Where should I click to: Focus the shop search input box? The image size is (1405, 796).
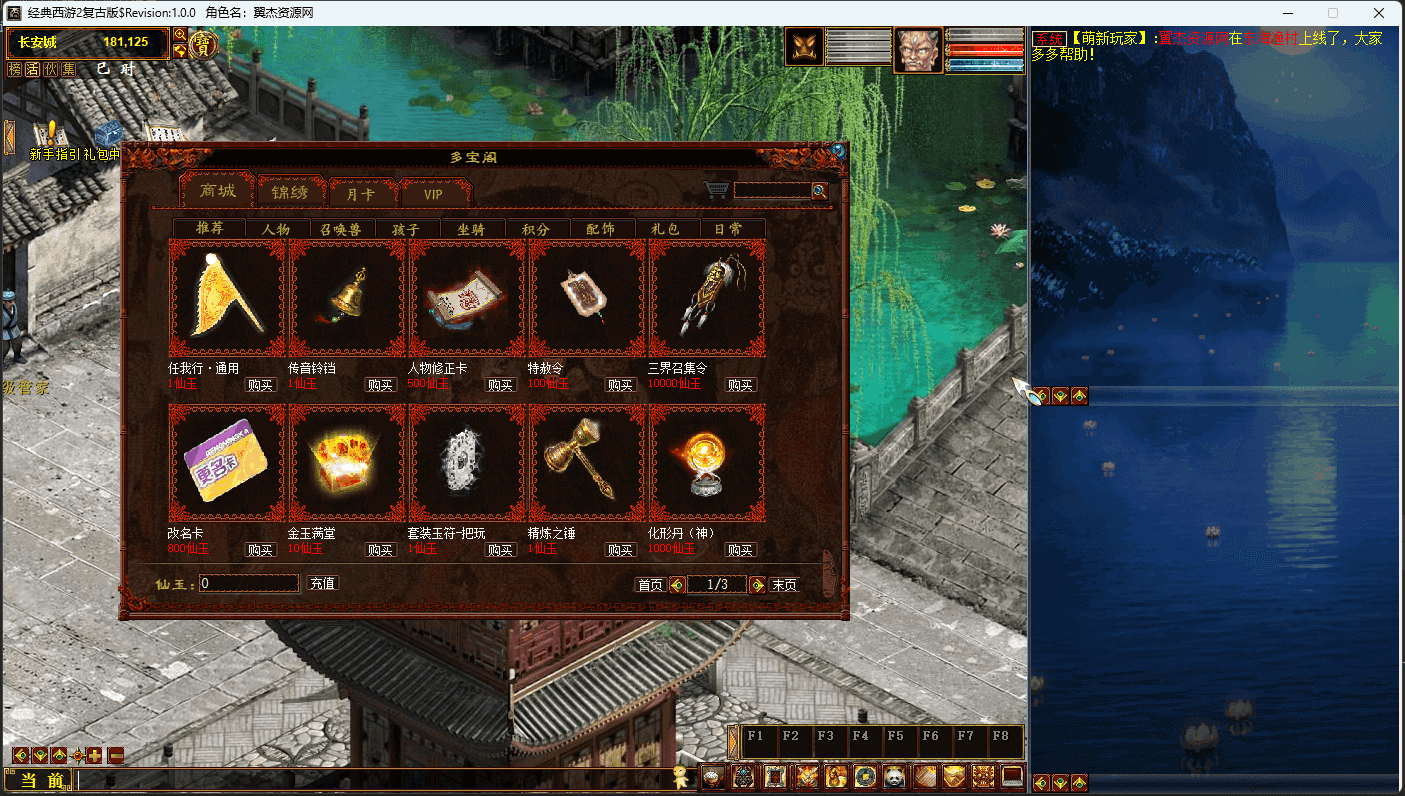pyautogui.click(x=772, y=190)
